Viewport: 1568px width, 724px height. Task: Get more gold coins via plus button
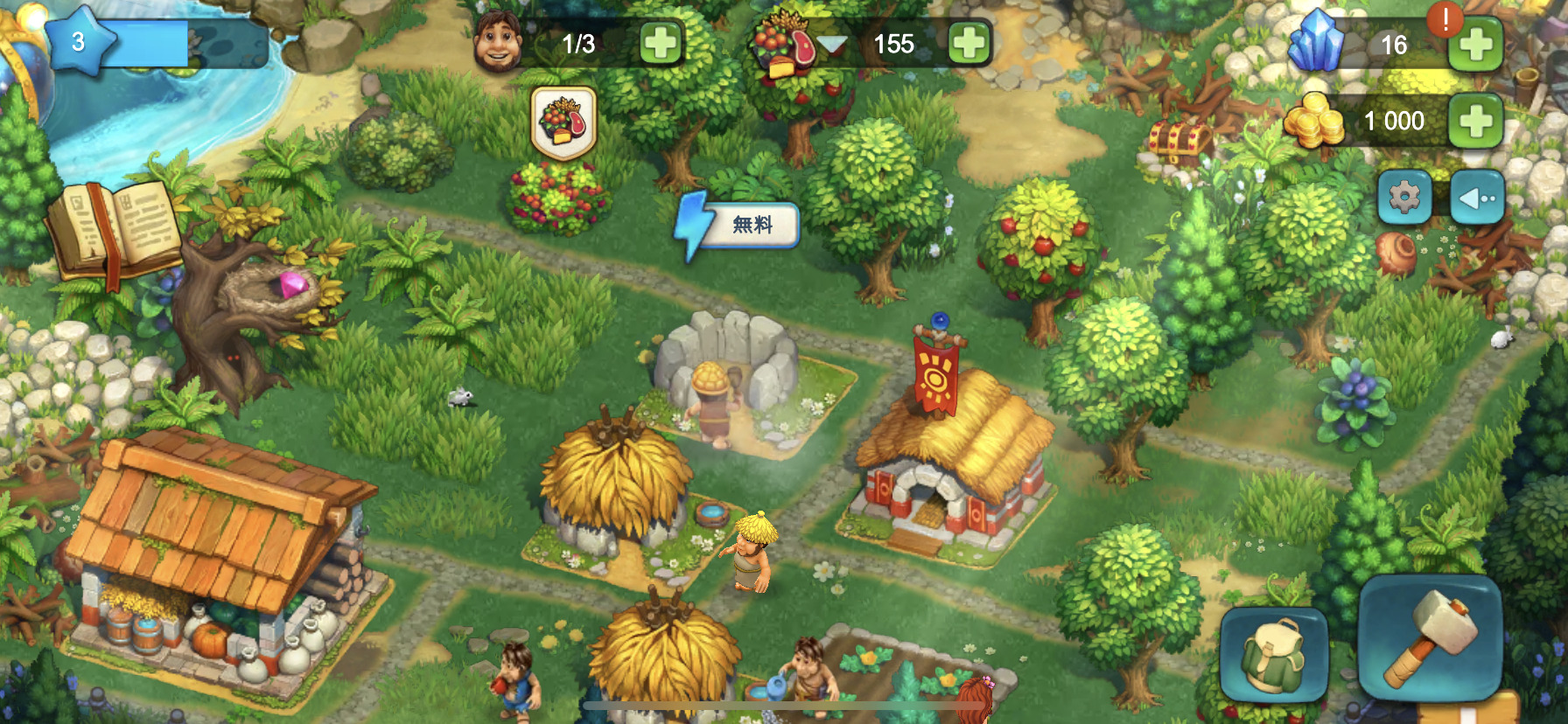point(1476,121)
